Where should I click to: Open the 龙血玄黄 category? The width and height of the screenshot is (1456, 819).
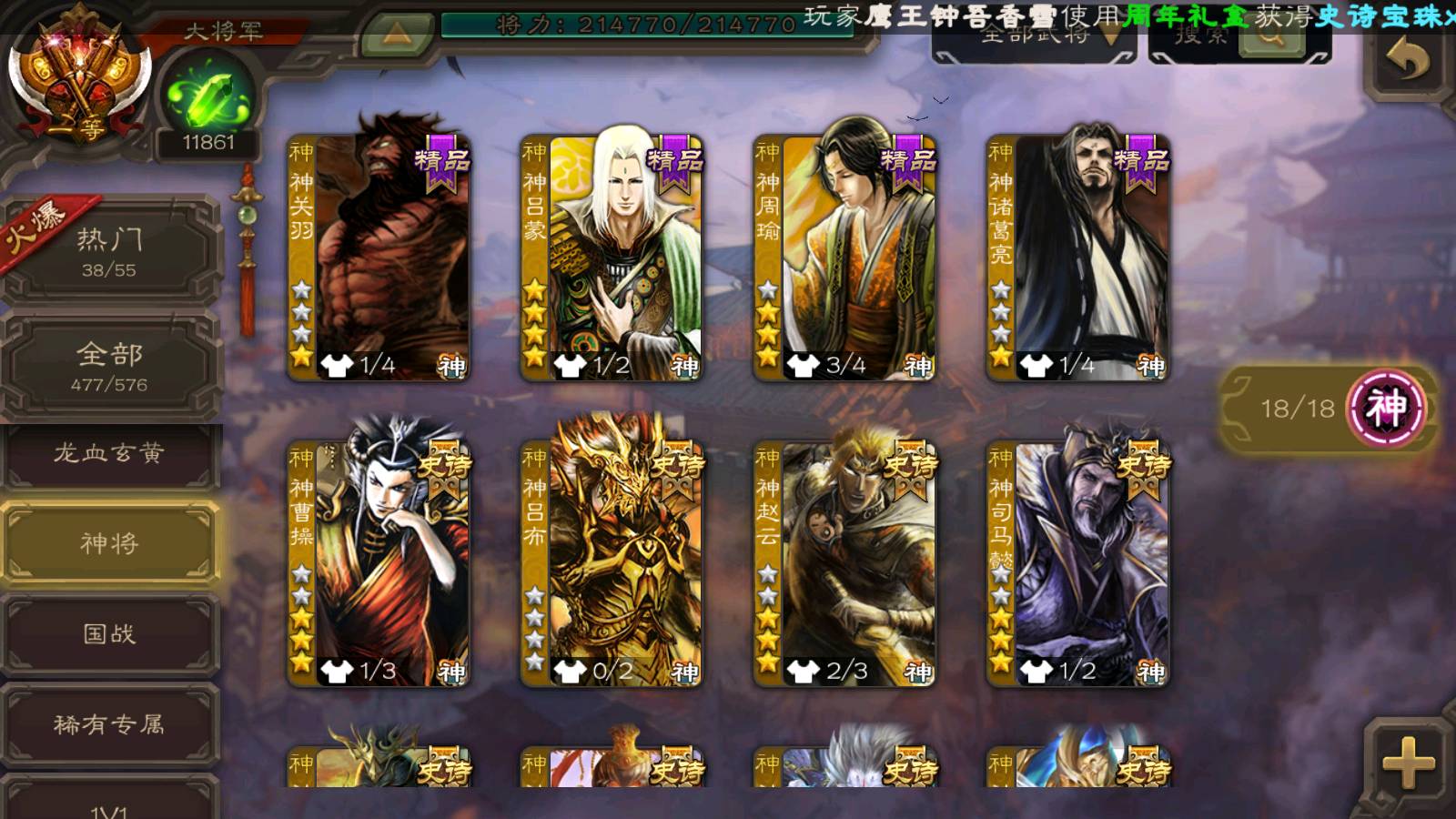(109, 454)
